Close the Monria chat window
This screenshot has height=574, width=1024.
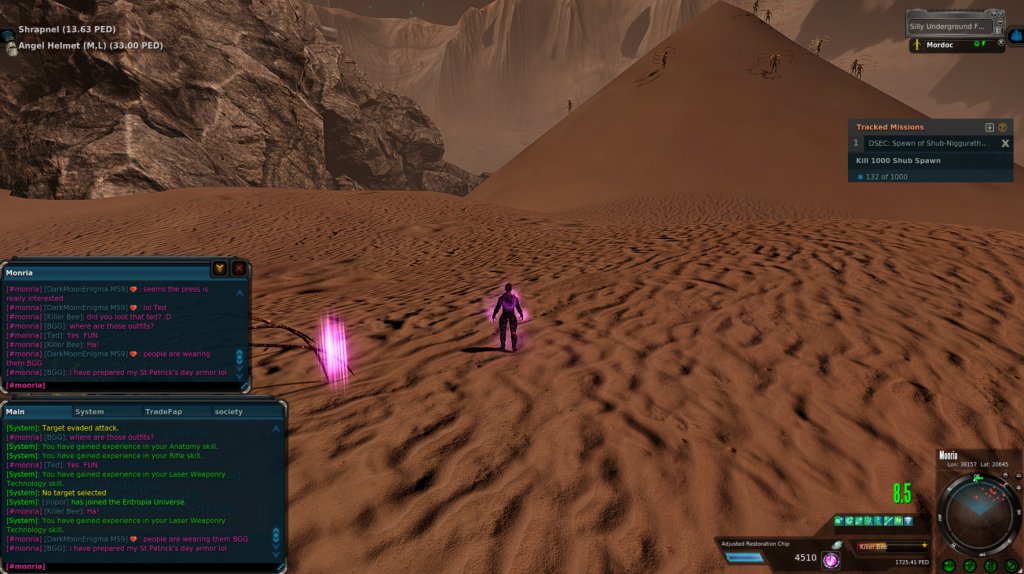click(239, 268)
